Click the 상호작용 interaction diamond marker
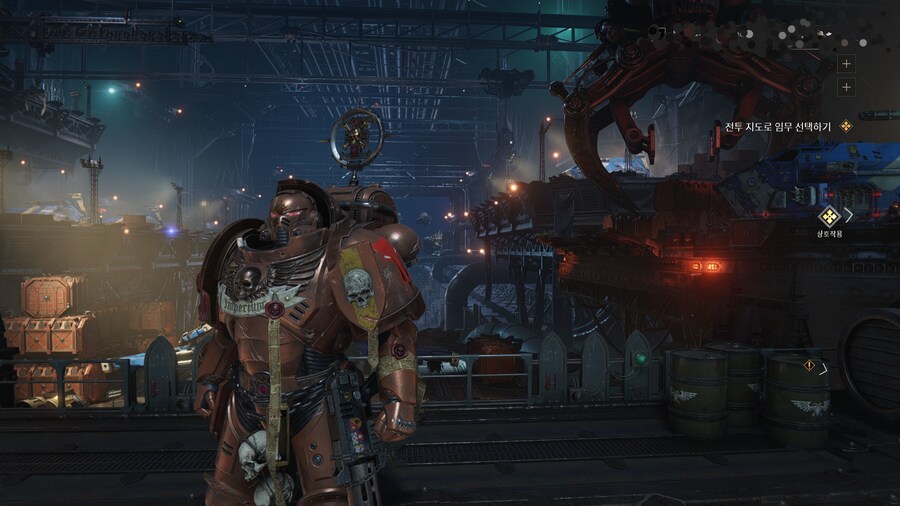Viewport: 900px width, 506px height. click(828, 215)
